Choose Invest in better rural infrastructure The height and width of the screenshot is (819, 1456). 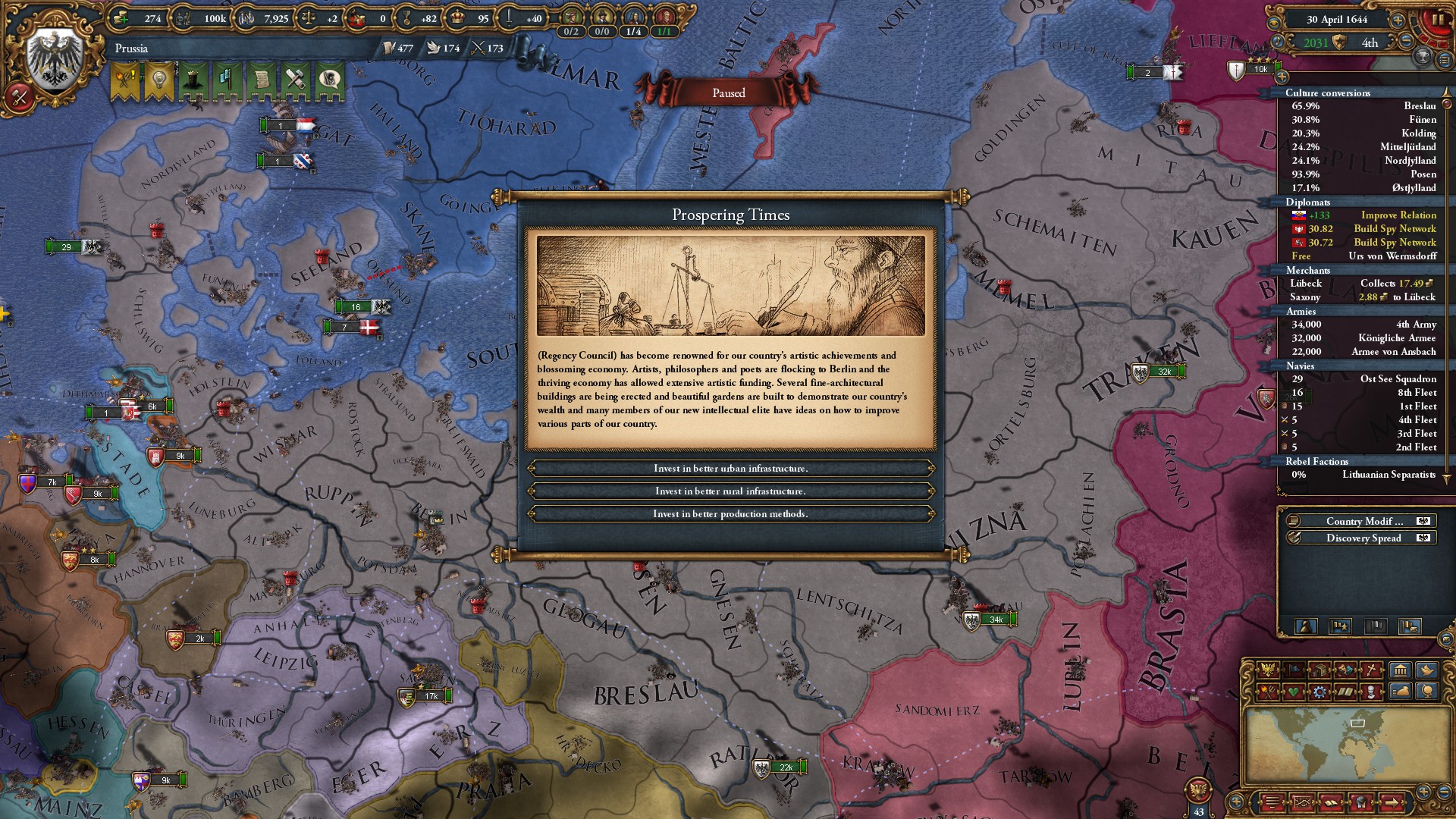732,491
